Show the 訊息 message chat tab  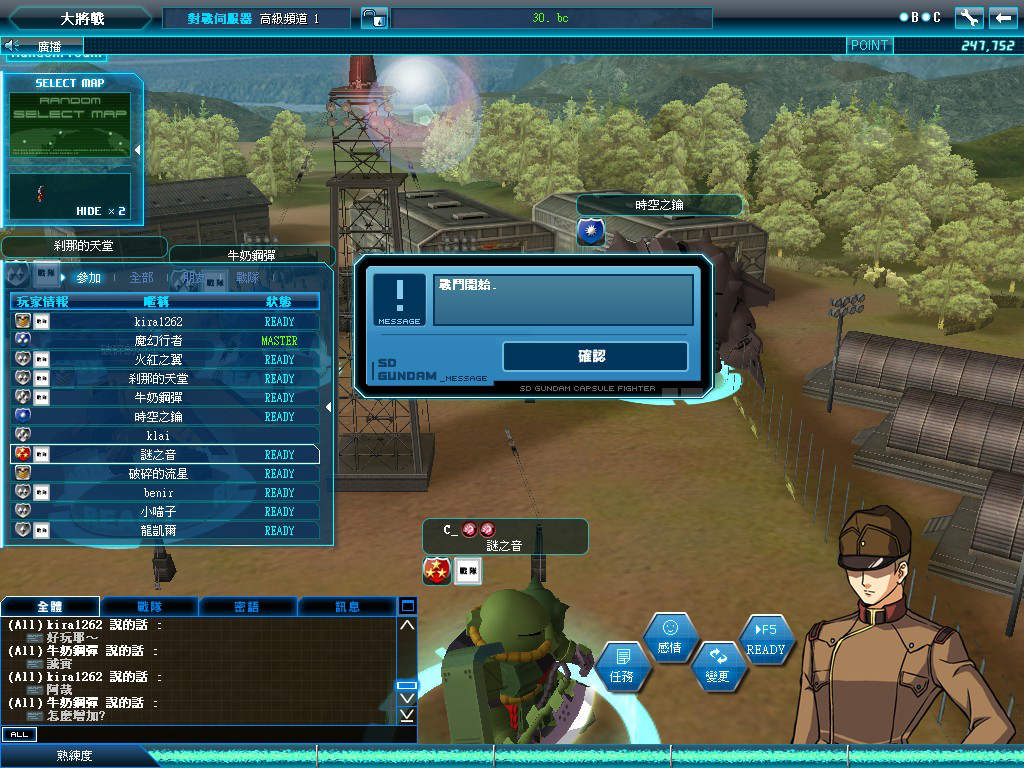(347, 606)
